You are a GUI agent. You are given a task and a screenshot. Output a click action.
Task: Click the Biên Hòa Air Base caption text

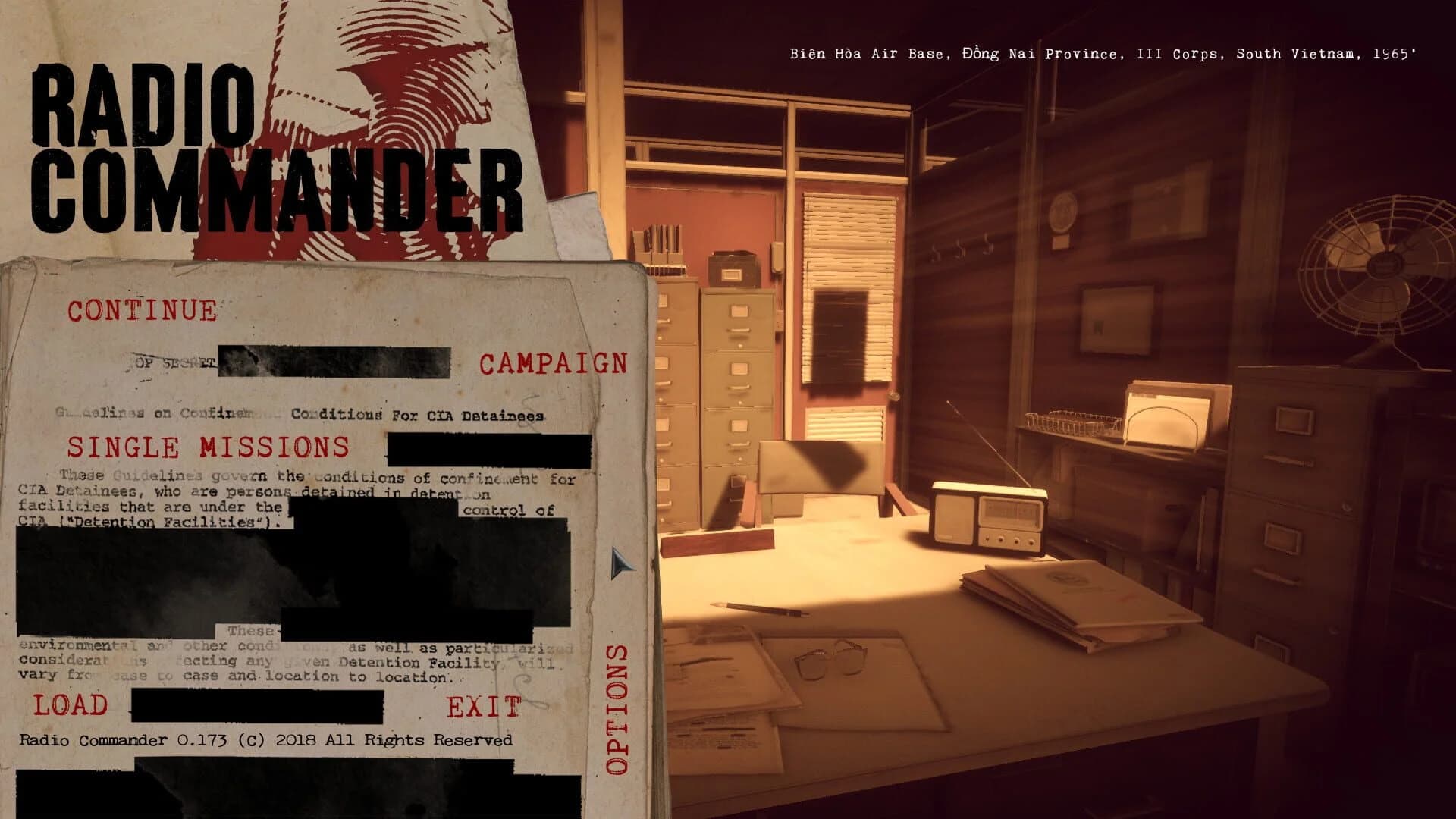pos(1103,53)
